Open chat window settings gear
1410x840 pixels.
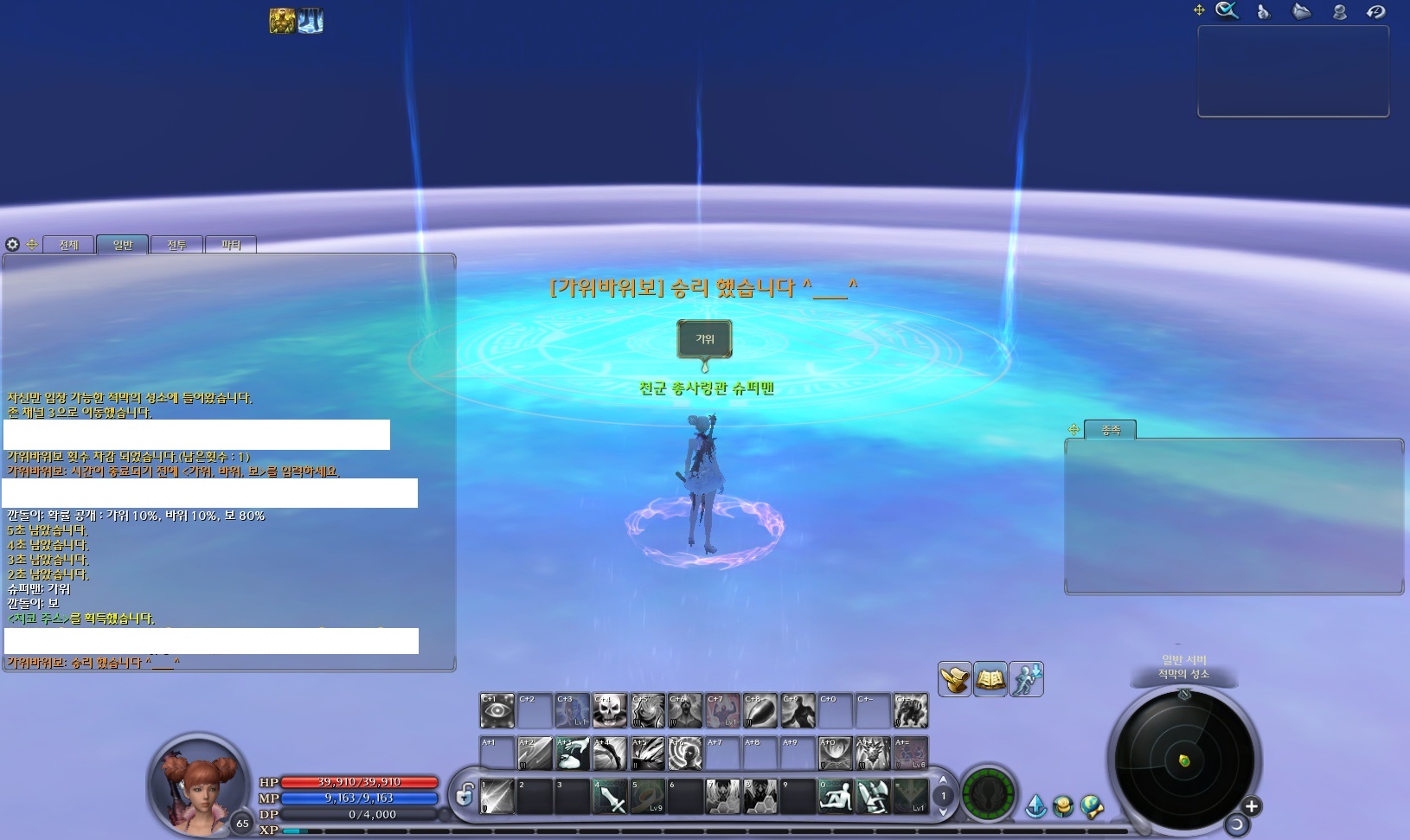click(12, 245)
